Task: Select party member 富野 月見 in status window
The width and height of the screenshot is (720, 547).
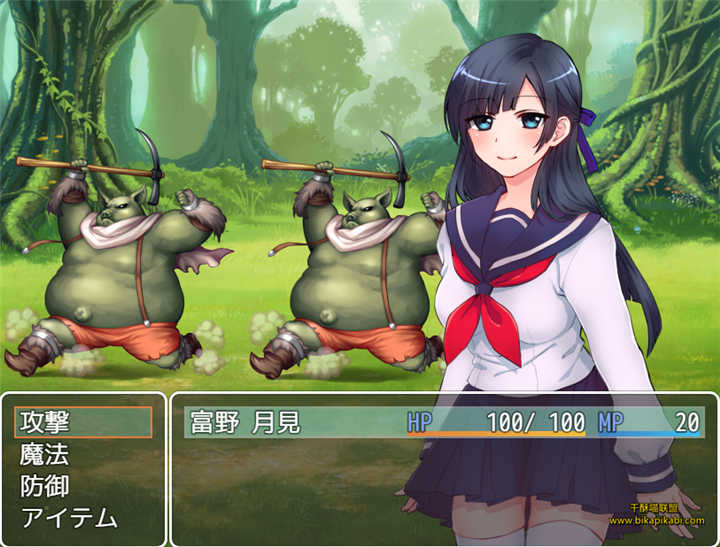Action: [245, 422]
